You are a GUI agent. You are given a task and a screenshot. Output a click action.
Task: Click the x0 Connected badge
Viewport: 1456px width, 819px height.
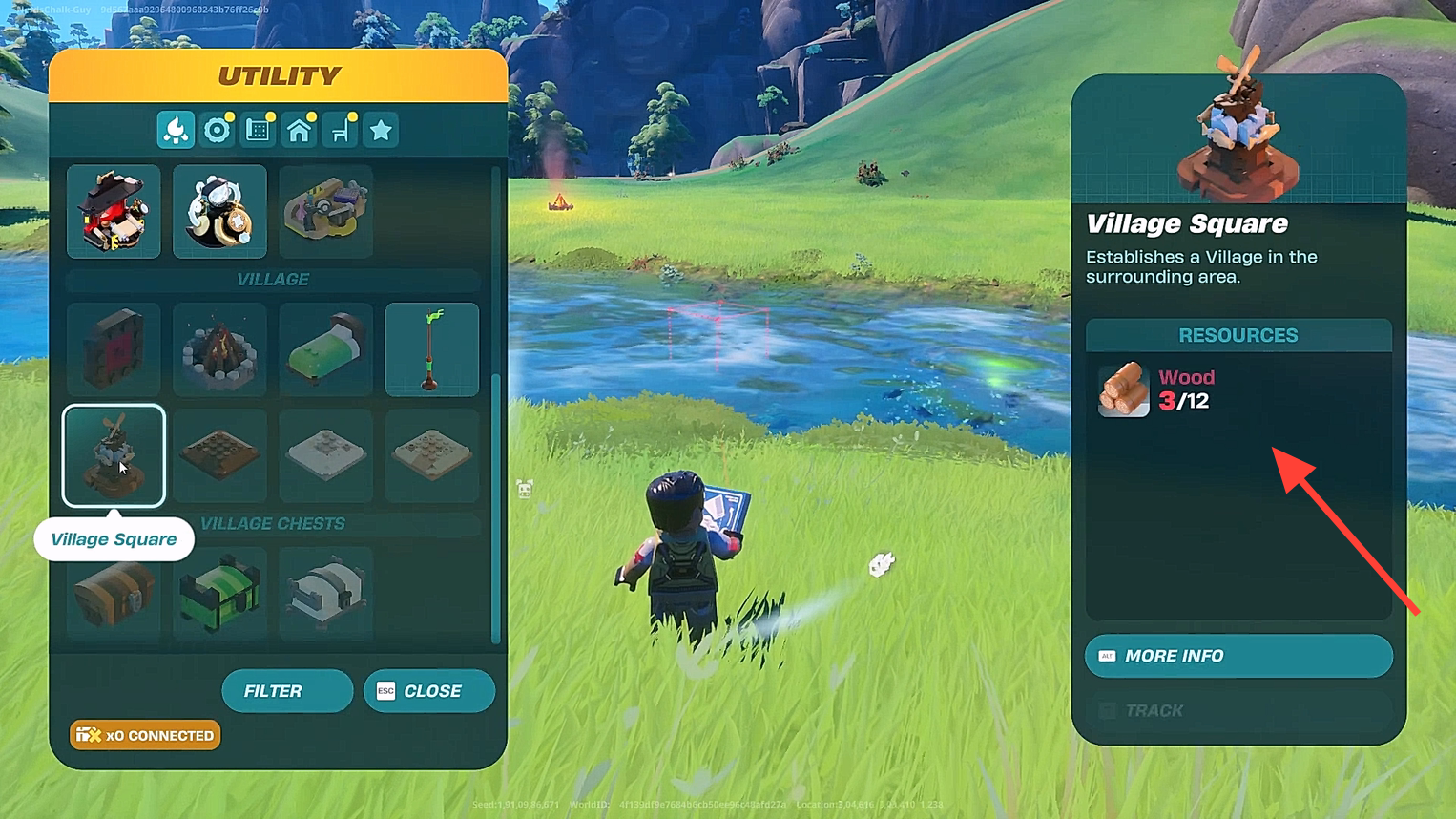pos(145,735)
